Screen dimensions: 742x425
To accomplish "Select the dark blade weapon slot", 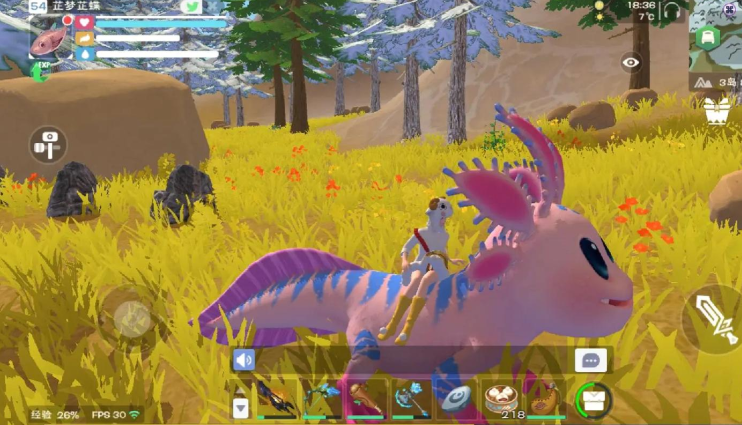I will pos(276,398).
